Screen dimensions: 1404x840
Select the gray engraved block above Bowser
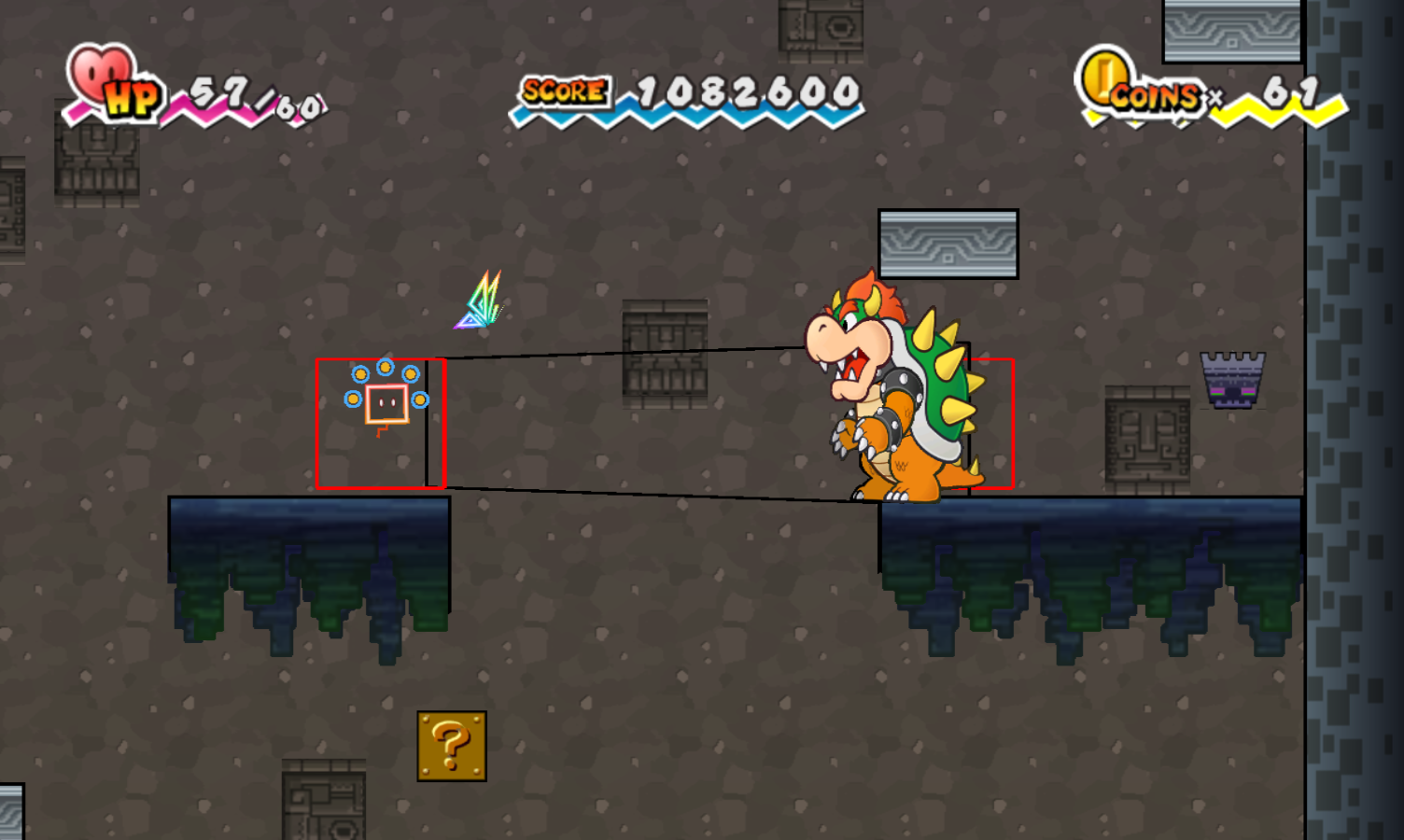coord(949,241)
